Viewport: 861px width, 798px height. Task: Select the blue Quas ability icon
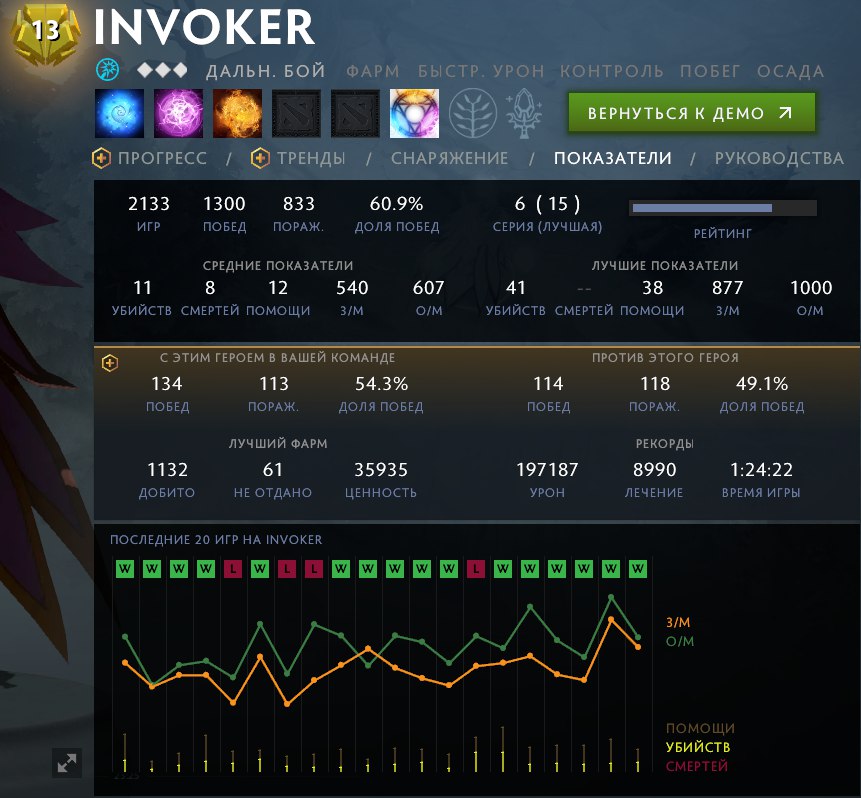[x=120, y=113]
